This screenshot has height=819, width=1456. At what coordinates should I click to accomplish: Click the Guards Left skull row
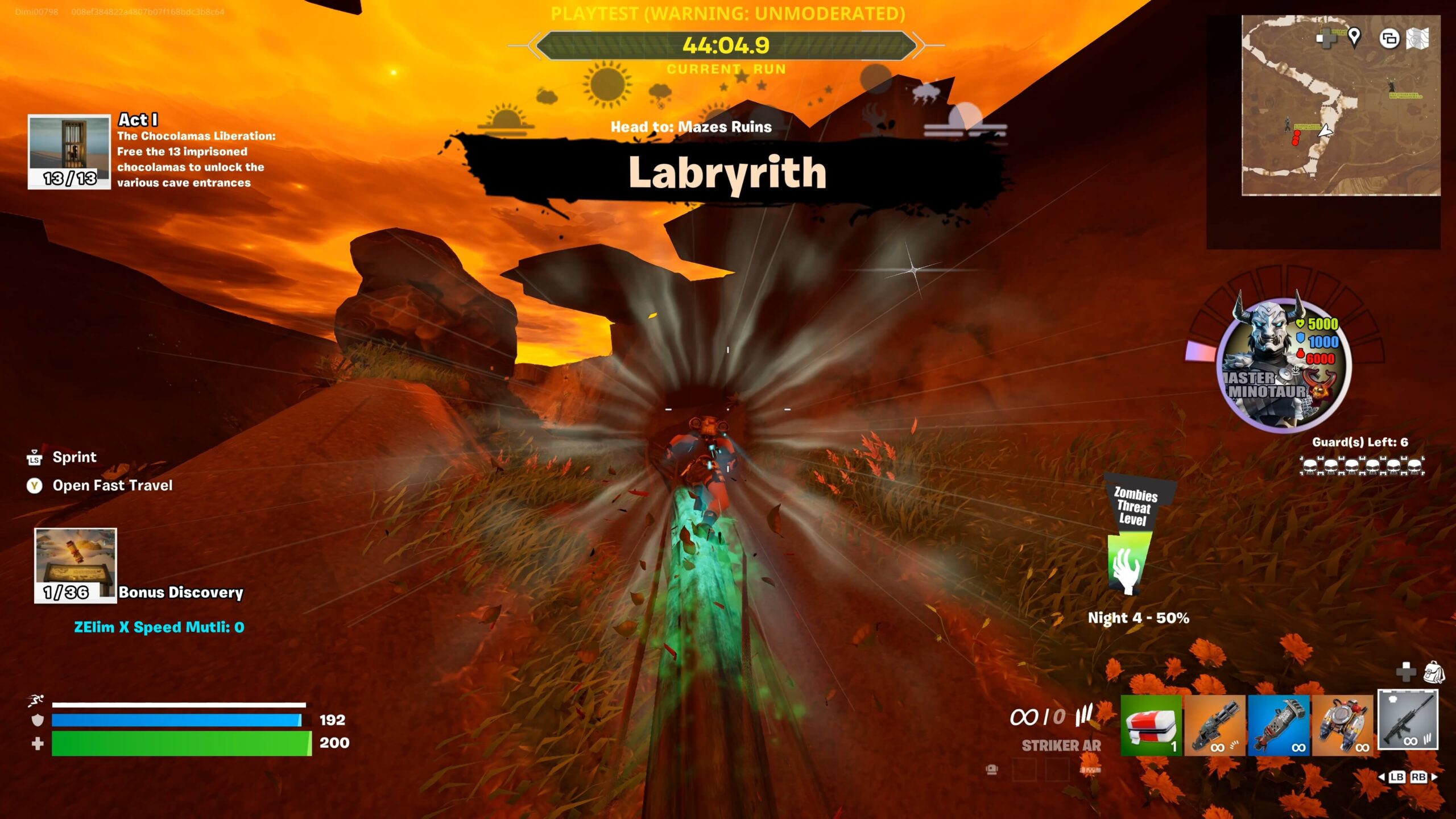click(x=1362, y=466)
